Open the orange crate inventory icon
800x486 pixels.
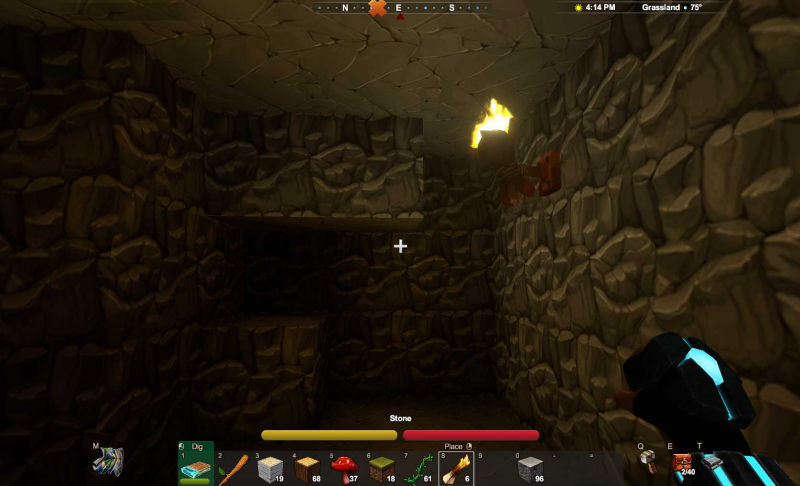pos(682,462)
